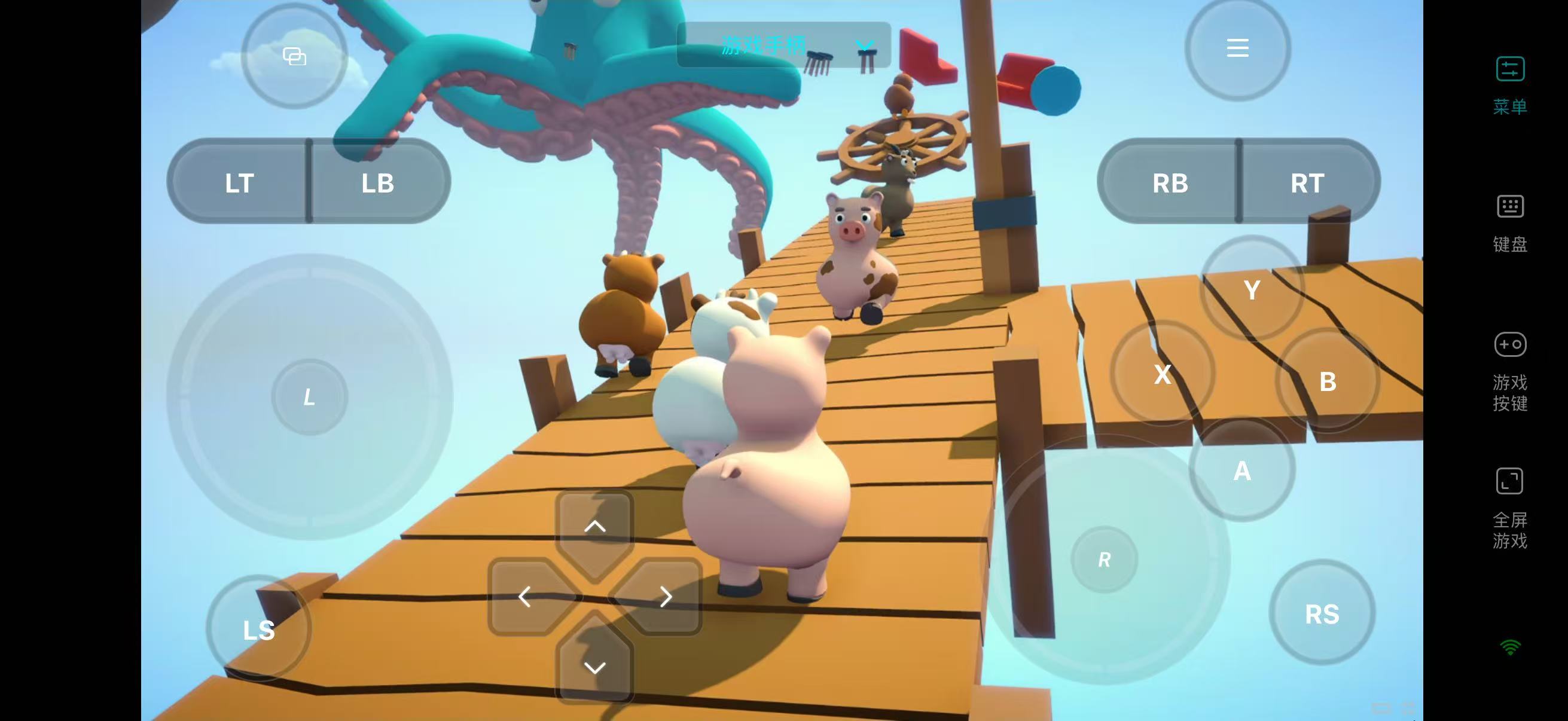Tap the RT trigger button
This screenshot has width=1568, height=721.
pos(1307,182)
